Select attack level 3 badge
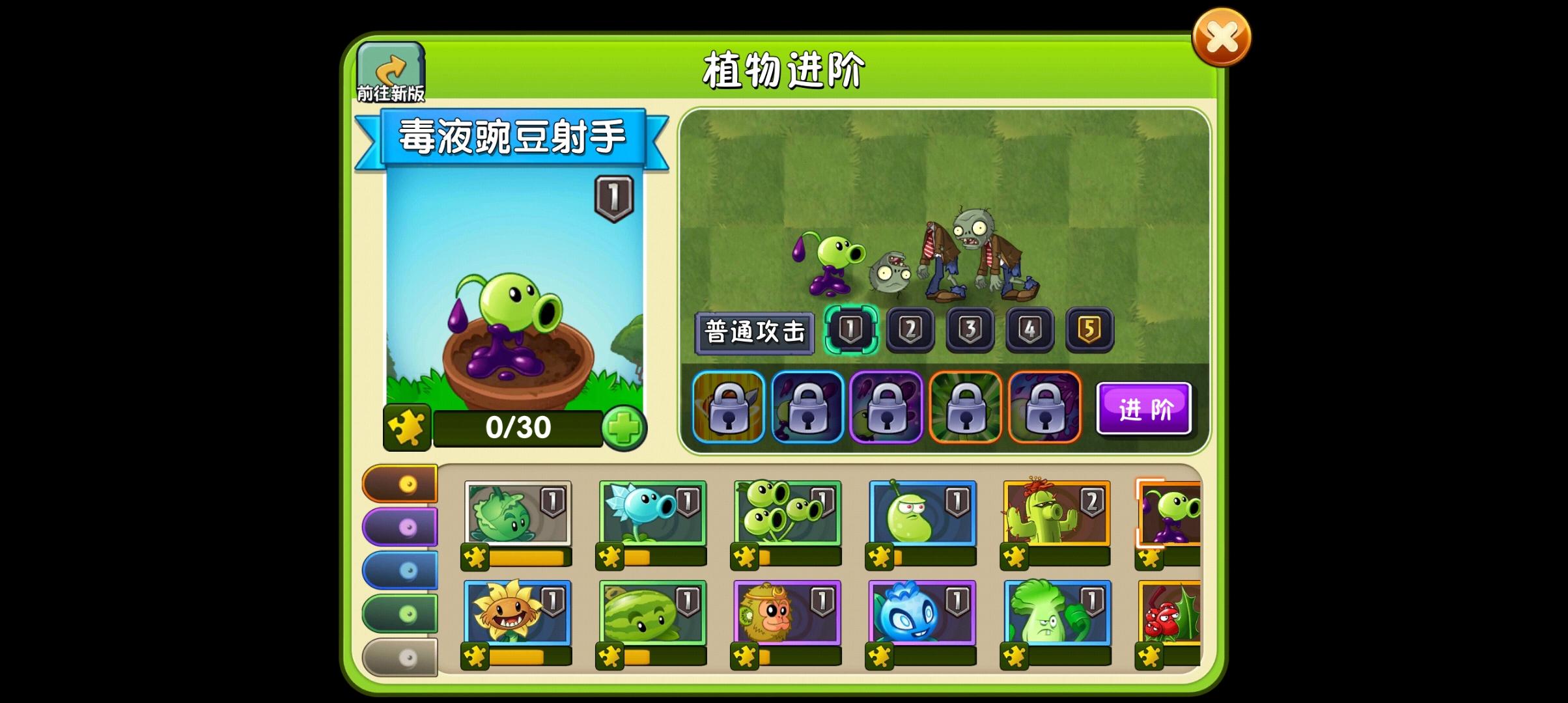Viewport: 1568px width, 703px height. pyautogui.click(x=970, y=329)
